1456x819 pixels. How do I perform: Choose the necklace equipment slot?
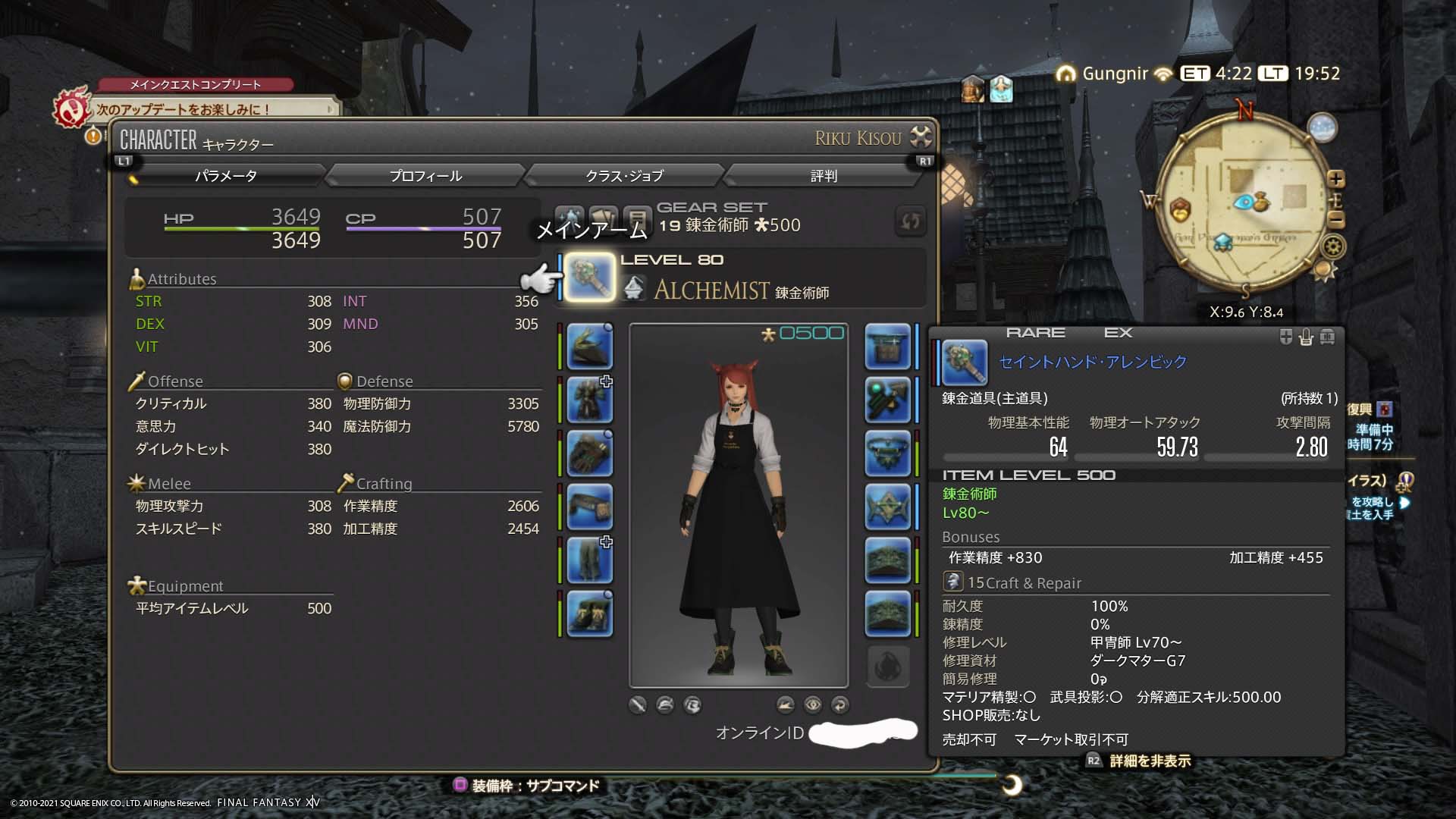click(x=887, y=453)
